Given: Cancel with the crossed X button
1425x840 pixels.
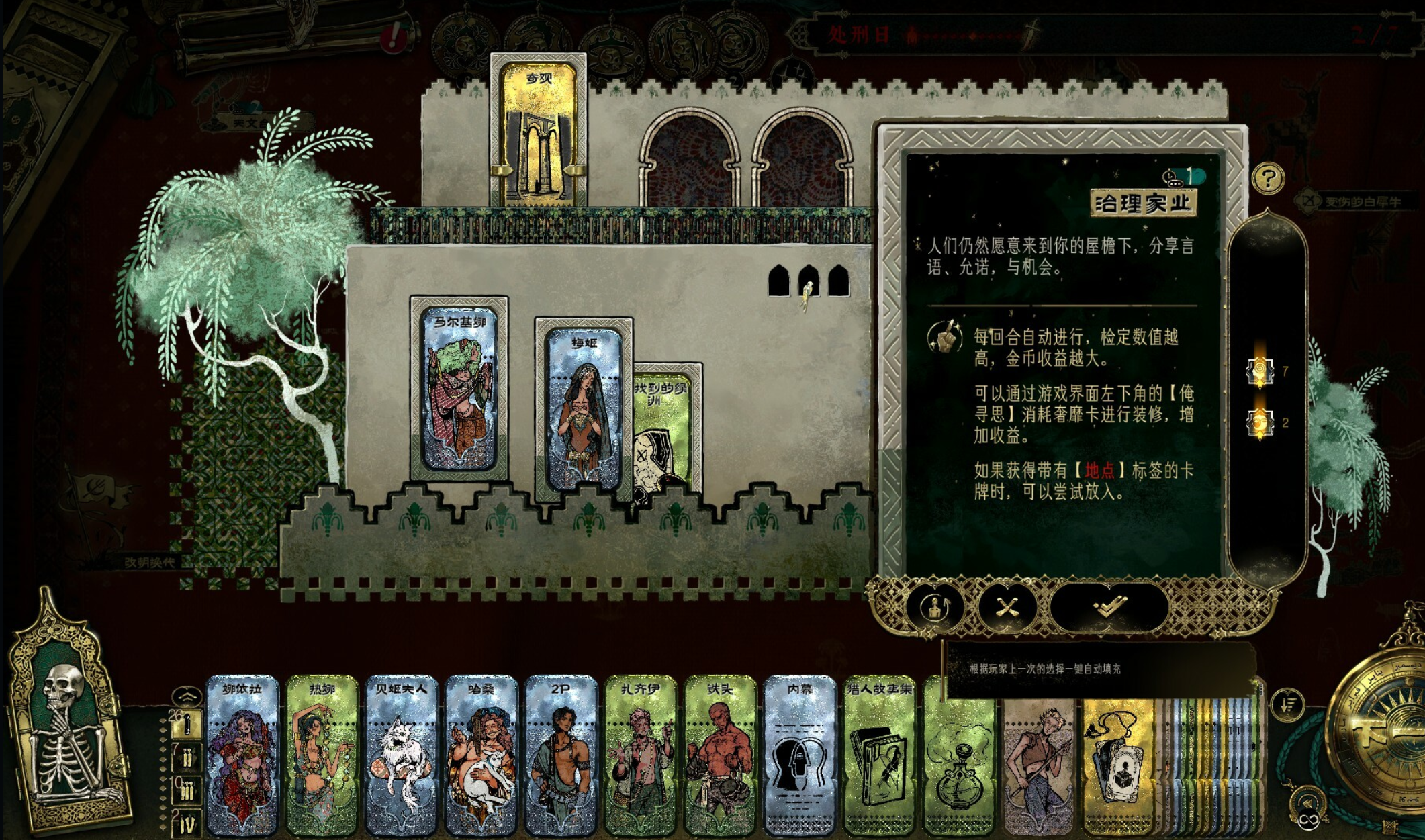Looking at the screenshot, I should 1007,608.
